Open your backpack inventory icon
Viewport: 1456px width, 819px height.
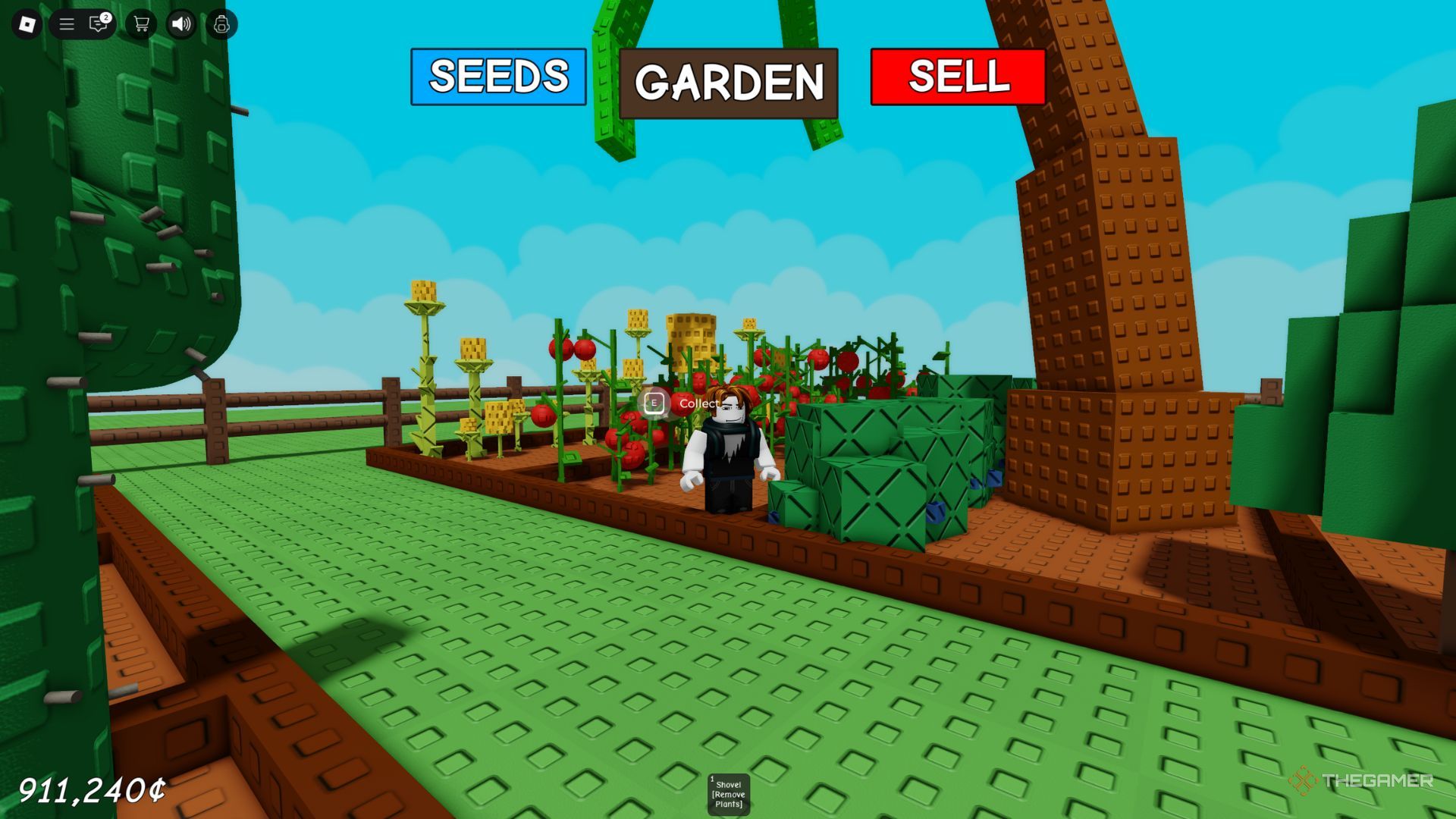(220, 24)
